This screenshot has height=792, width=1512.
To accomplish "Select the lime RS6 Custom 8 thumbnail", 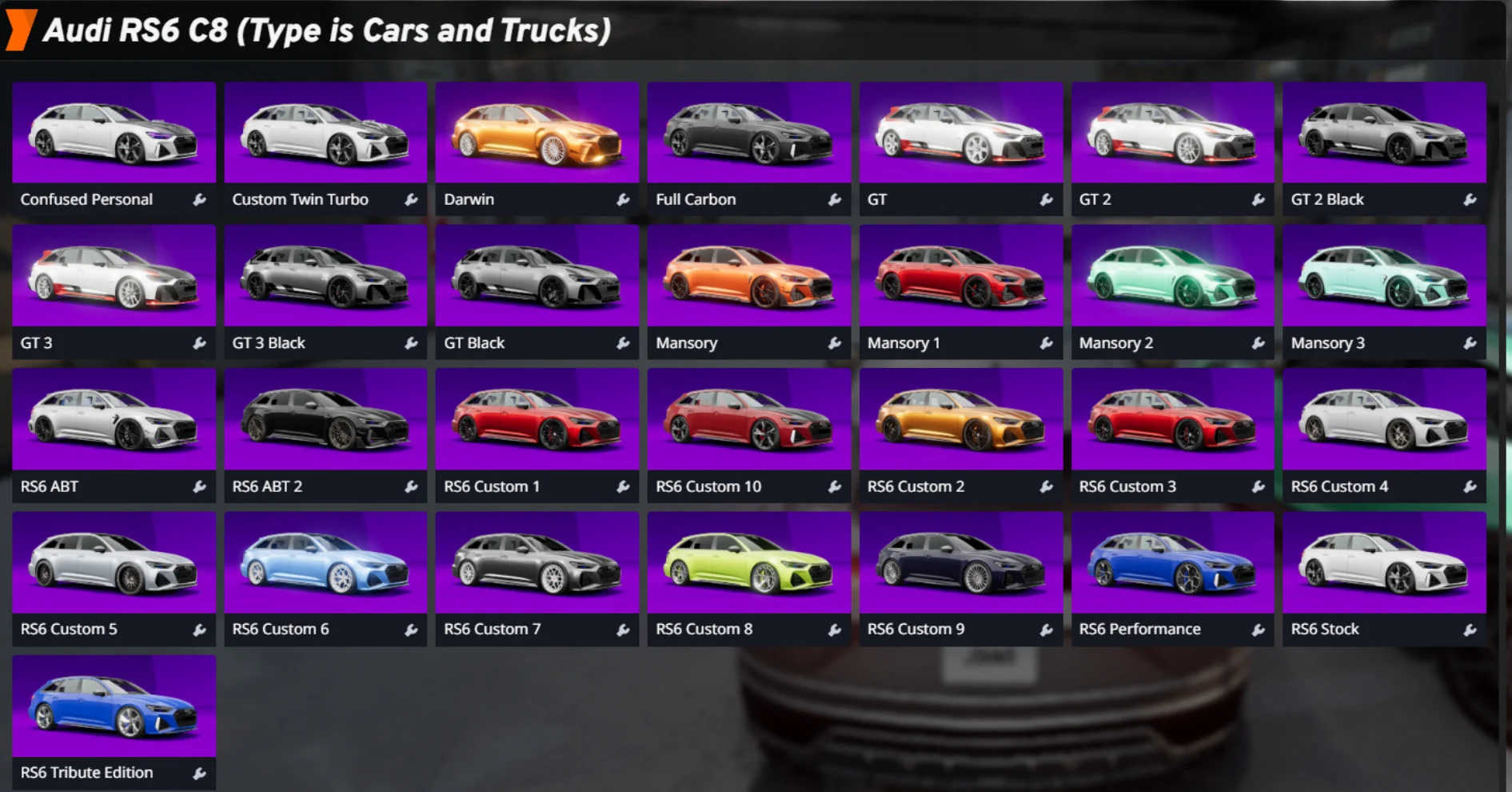I will pyautogui.click(x=748, y=562).
